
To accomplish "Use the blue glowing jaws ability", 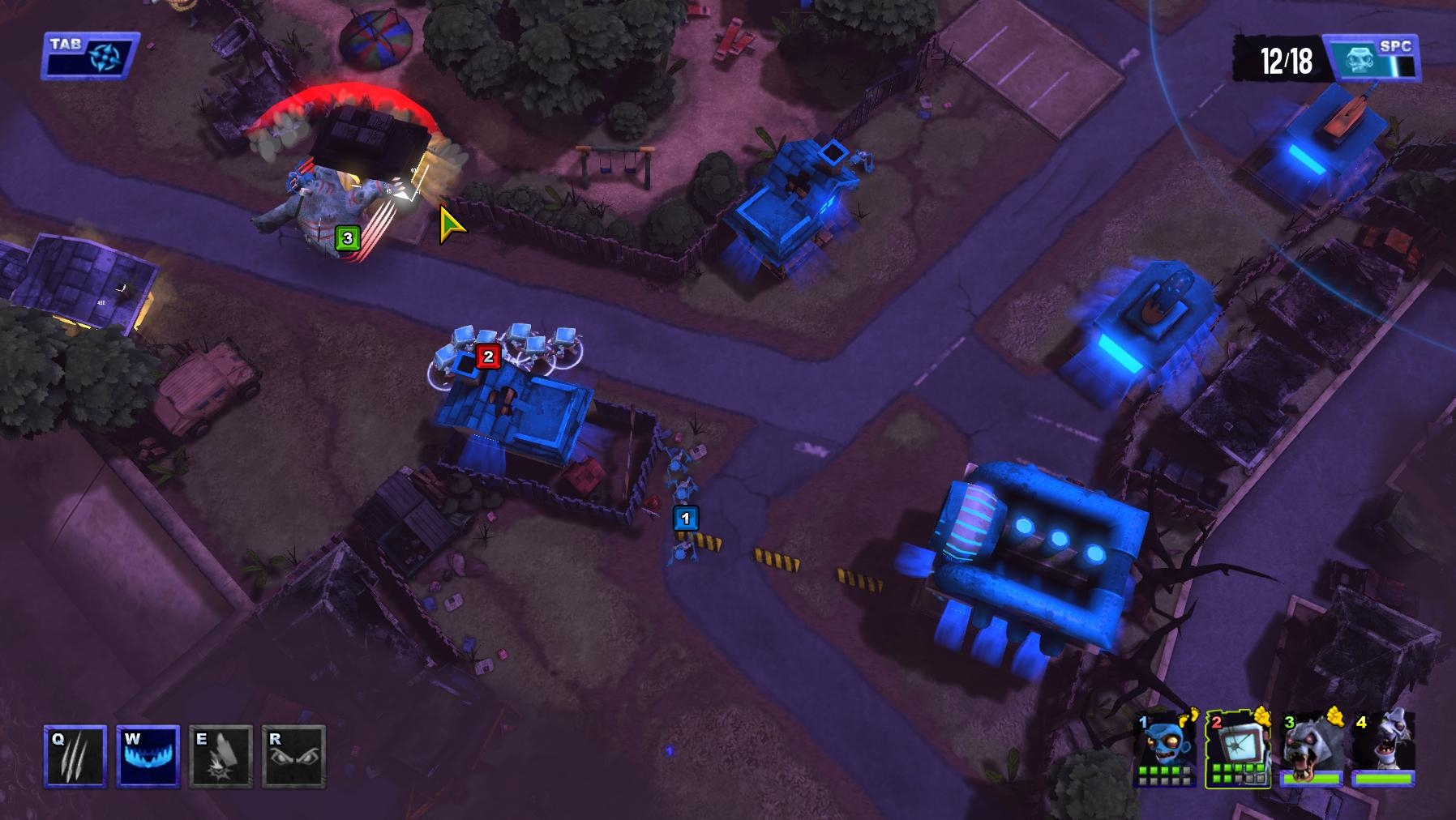I will (x=148, y=757).
